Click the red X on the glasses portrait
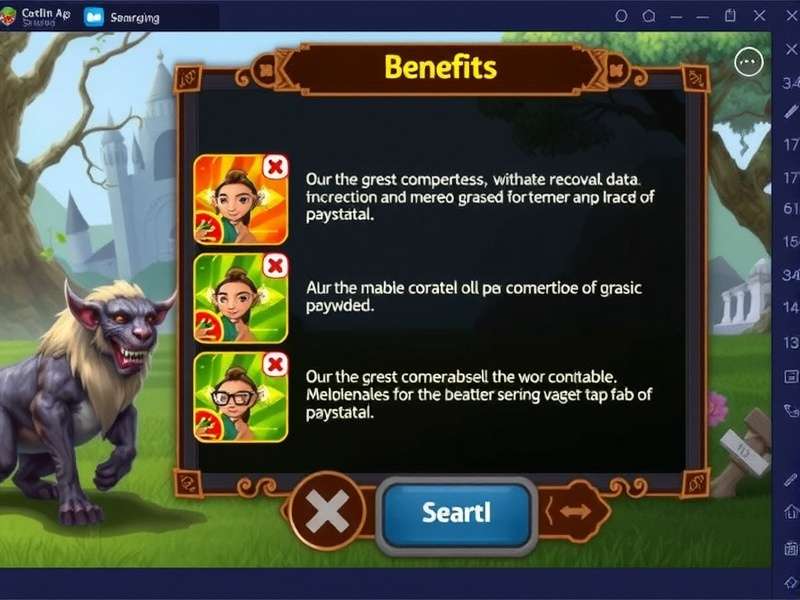The image size is (800, 600). 274,363
